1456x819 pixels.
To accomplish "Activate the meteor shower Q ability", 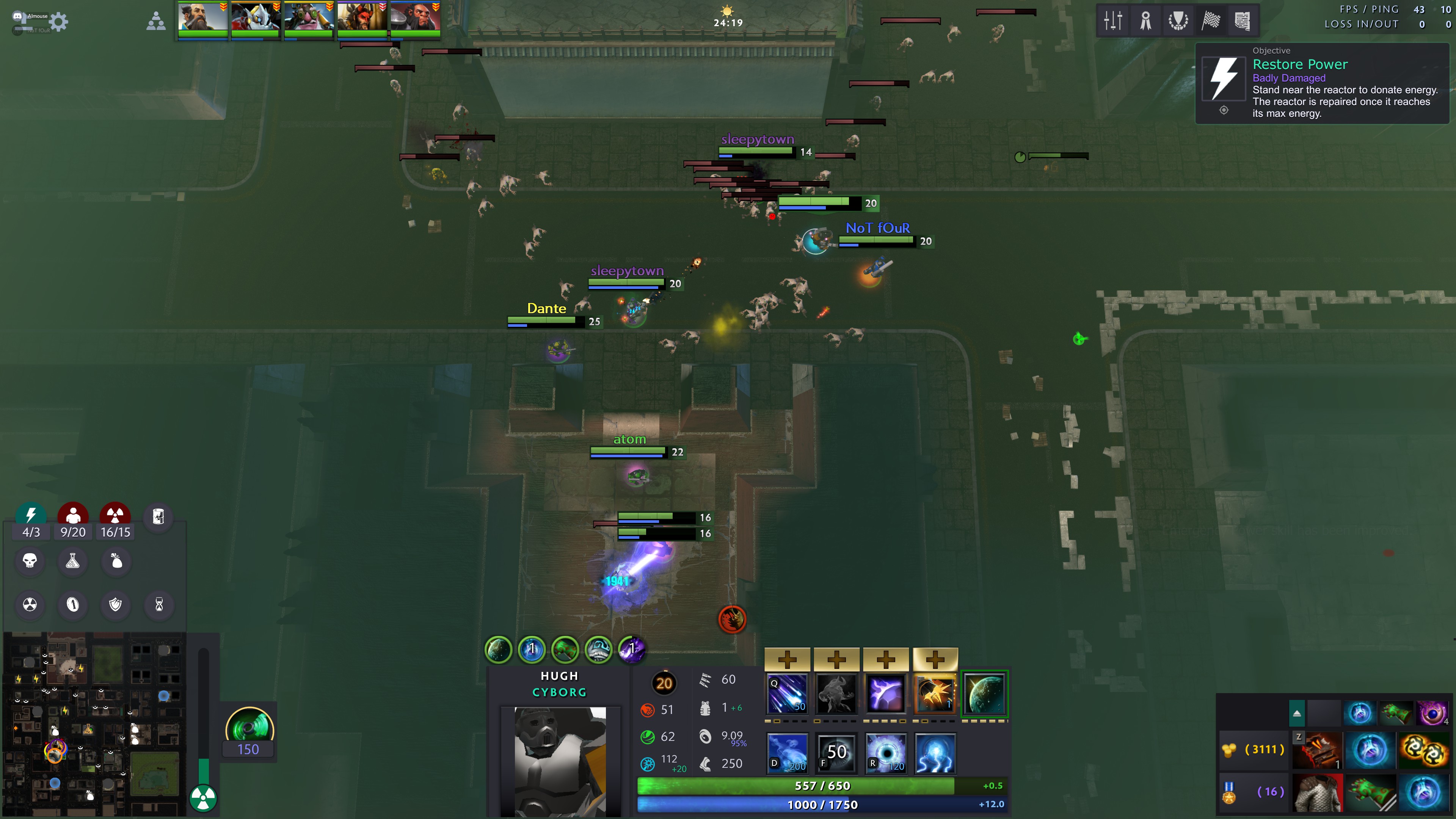I will (787, 693).
